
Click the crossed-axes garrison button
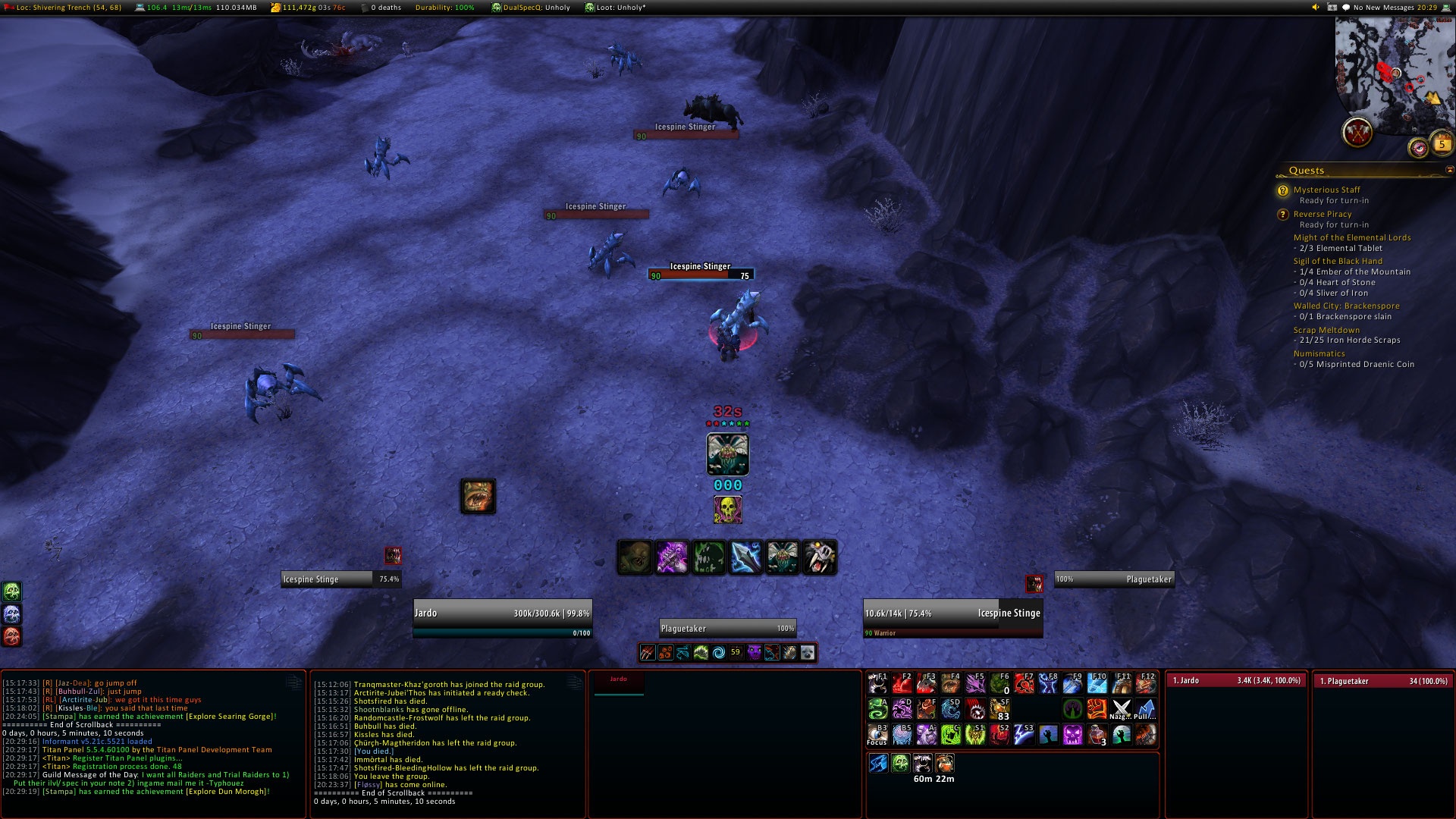coord(1357,133)
